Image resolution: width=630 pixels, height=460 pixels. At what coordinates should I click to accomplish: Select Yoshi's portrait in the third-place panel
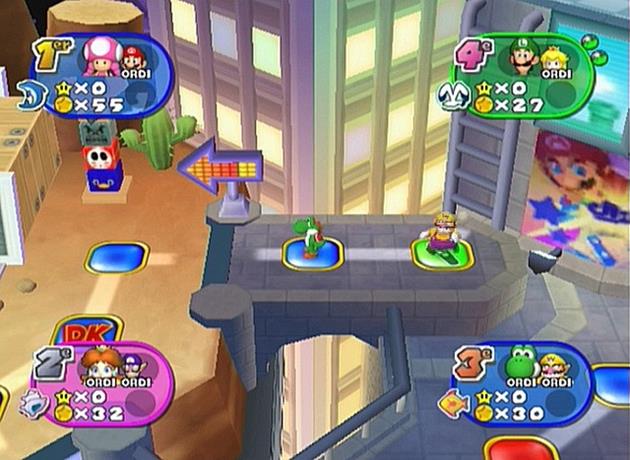click(x=520, y=364)
